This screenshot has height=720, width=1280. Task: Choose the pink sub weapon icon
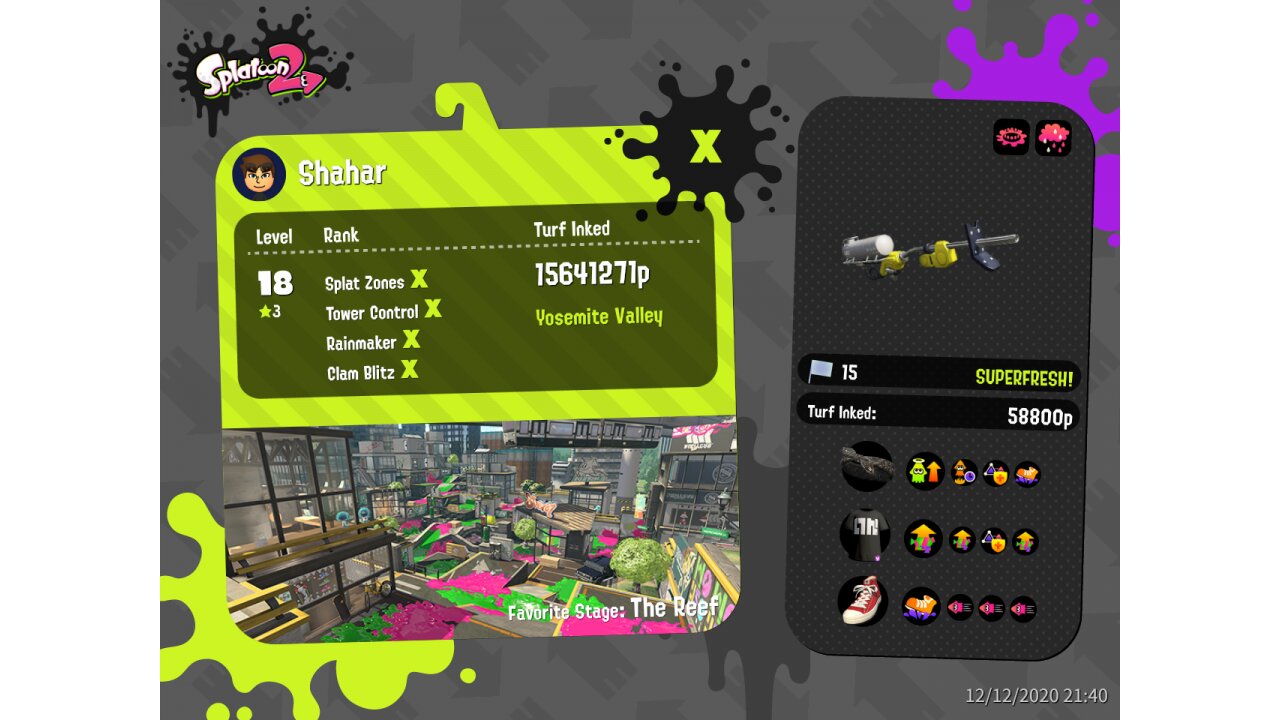tap(1011, 137)
